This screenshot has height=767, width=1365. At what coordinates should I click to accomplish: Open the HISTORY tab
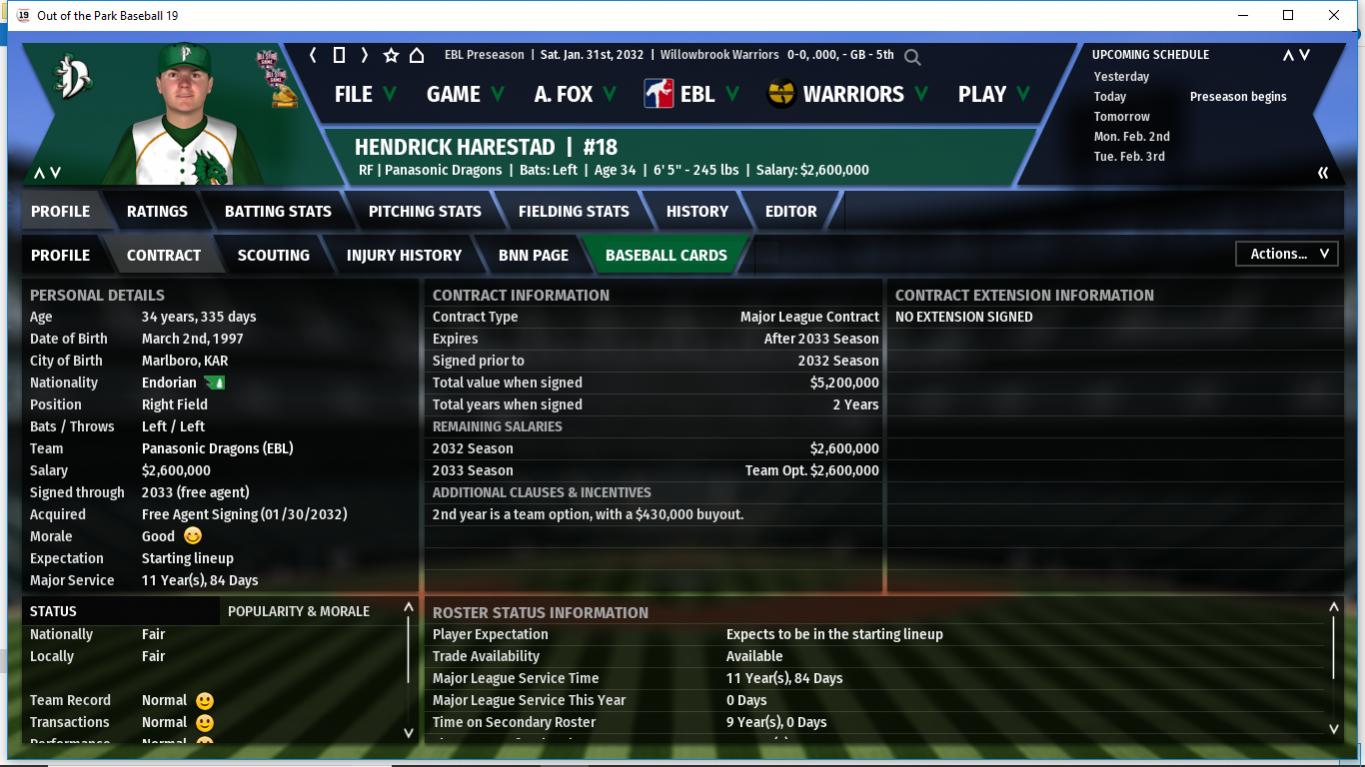pos(697,211)
